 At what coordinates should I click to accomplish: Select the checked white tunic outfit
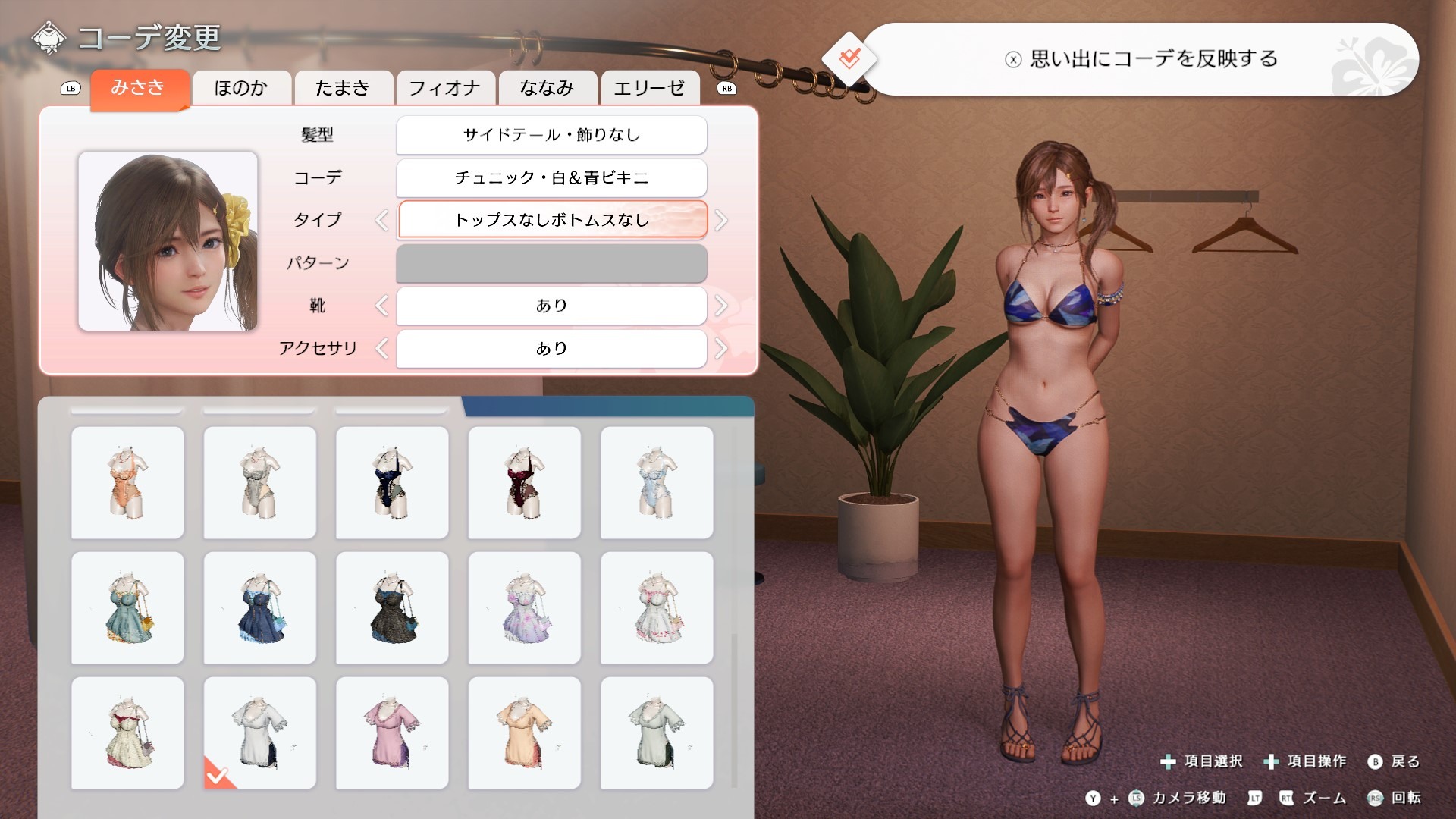(259, 733)
